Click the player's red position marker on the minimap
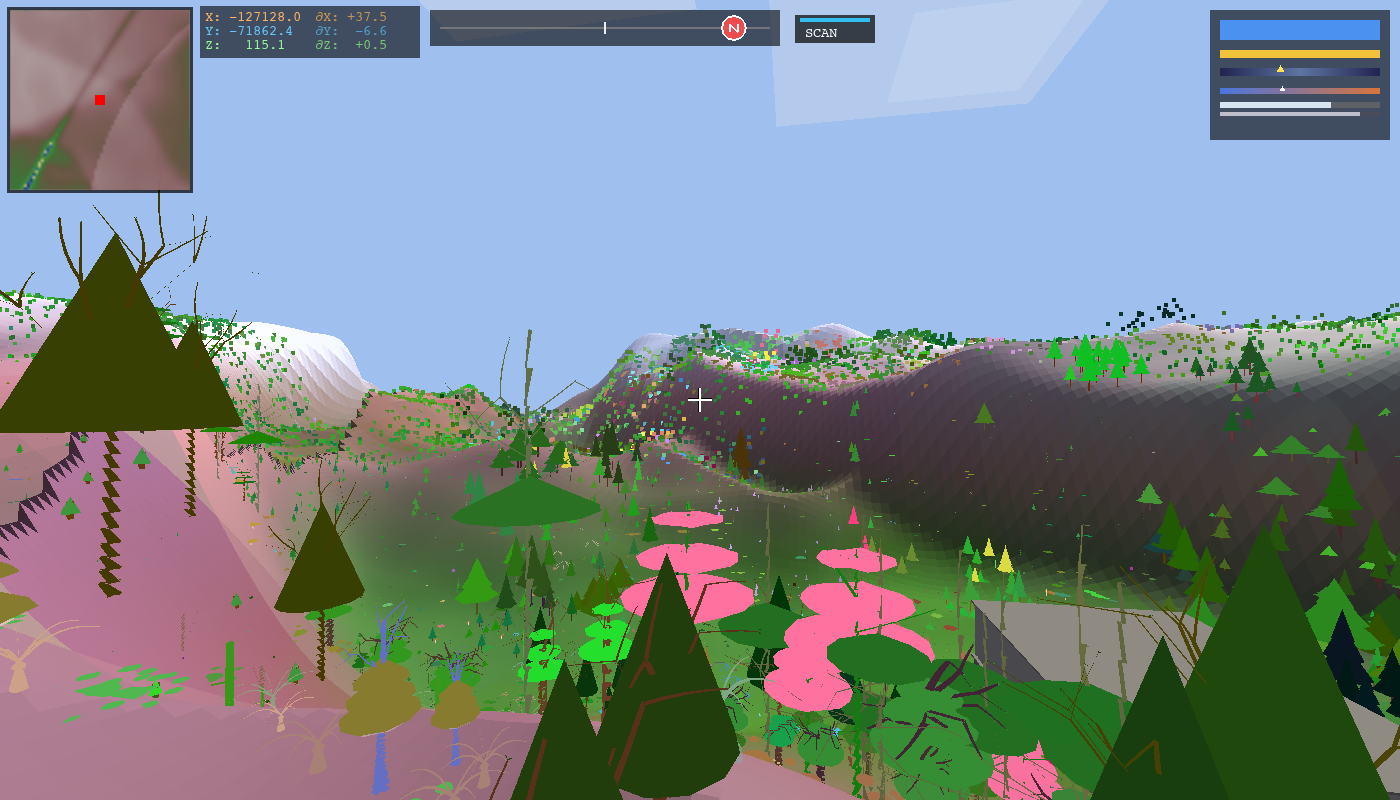 pyautogui.click(x=98, y=99)
